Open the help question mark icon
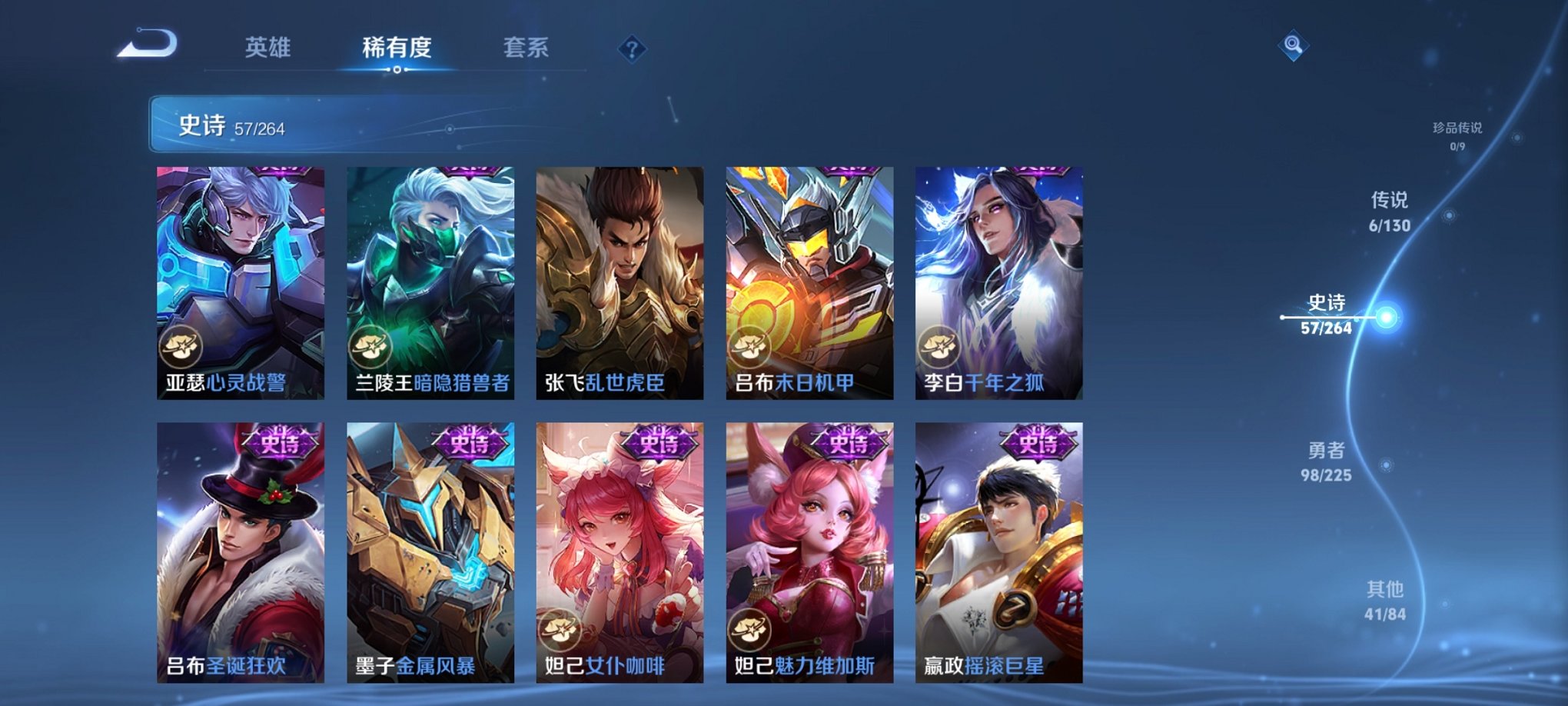The width and height of the screenshot is (1568, 706). click(632, 49)
